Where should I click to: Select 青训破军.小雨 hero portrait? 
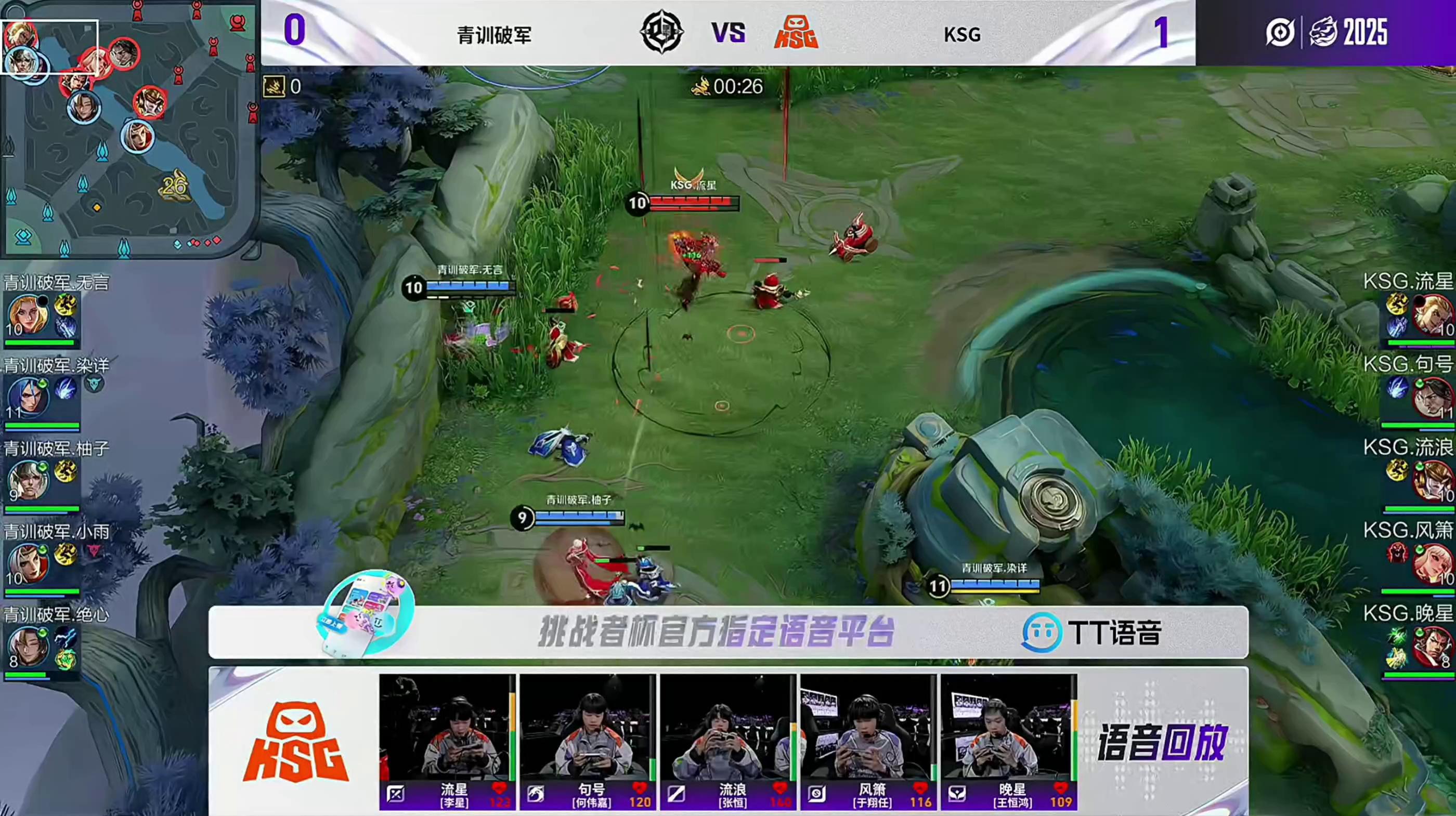point(28,563)
